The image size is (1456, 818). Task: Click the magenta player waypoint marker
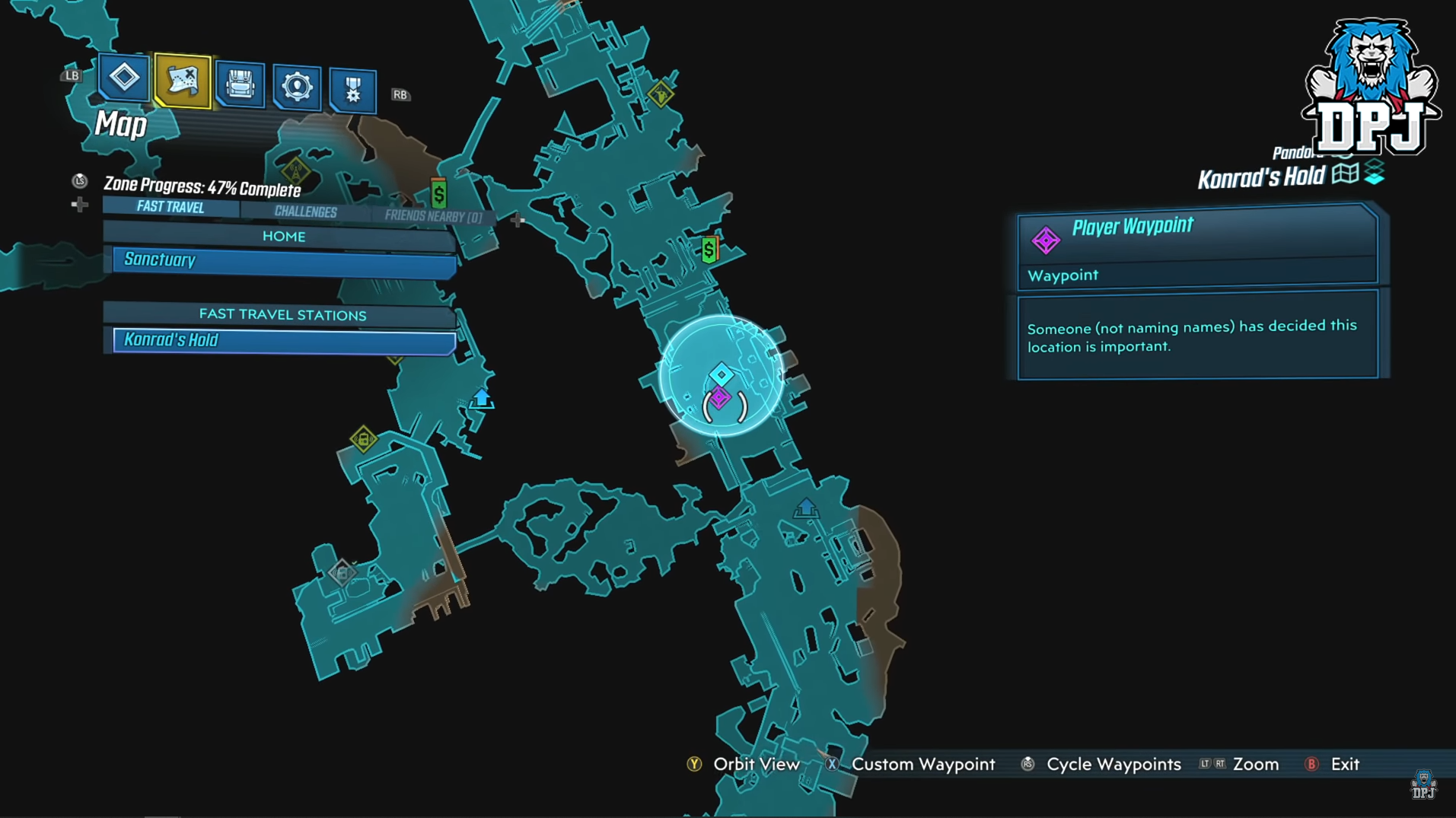click(719, 397)
